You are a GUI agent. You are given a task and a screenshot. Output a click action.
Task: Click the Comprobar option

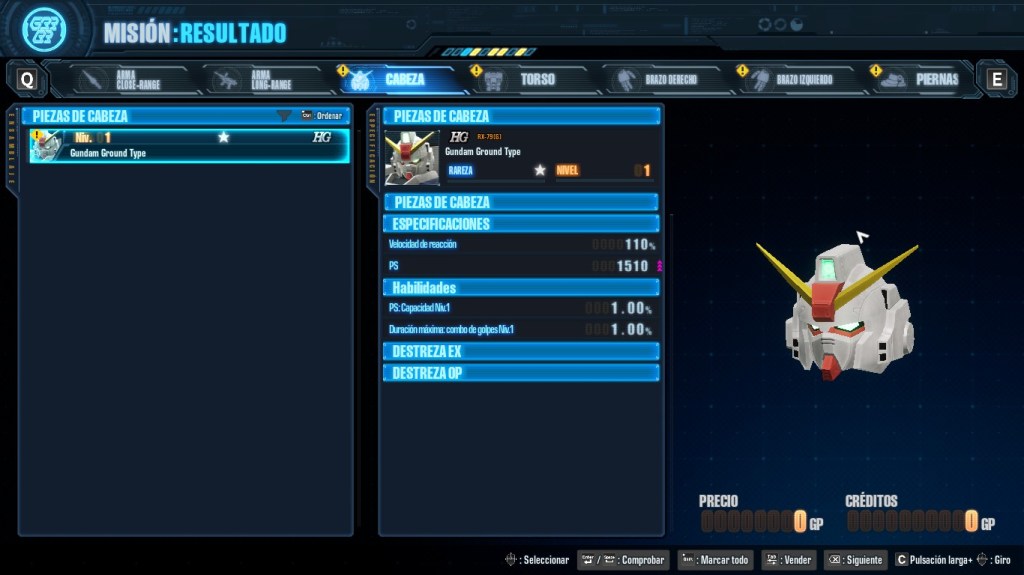point(623,560)
